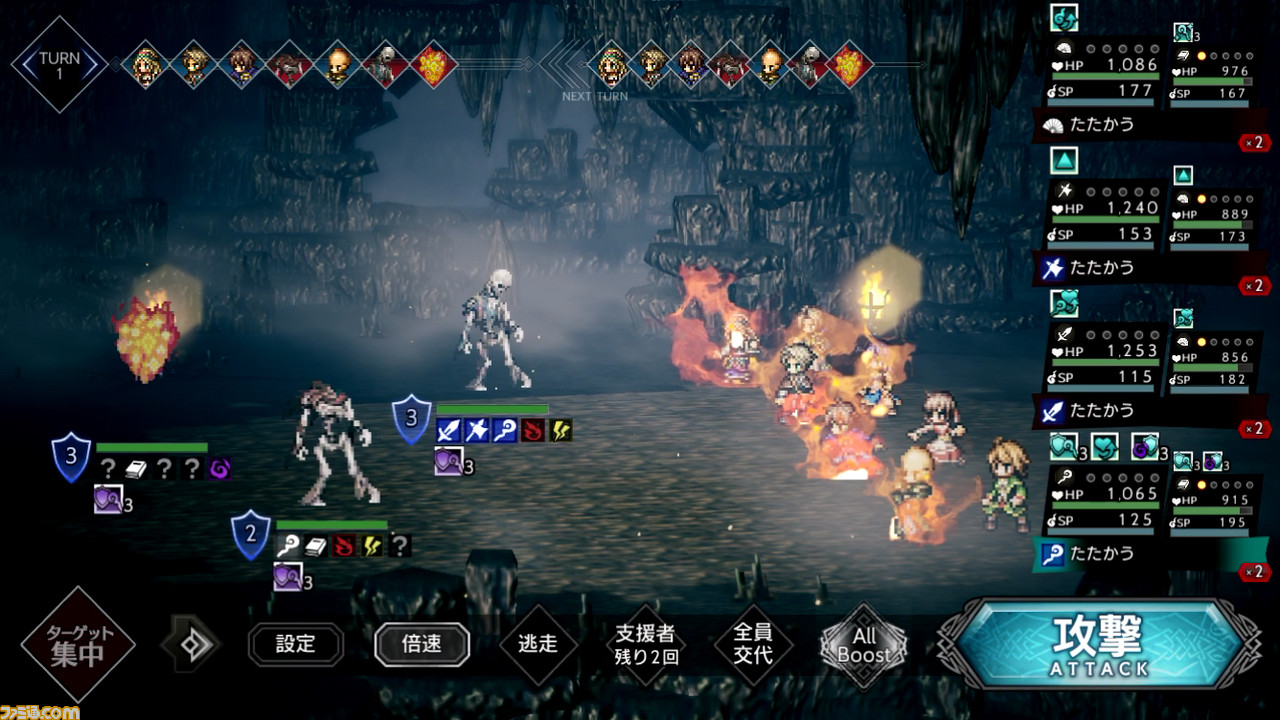Choose 逃走 to flee the battle

(539, 644)
